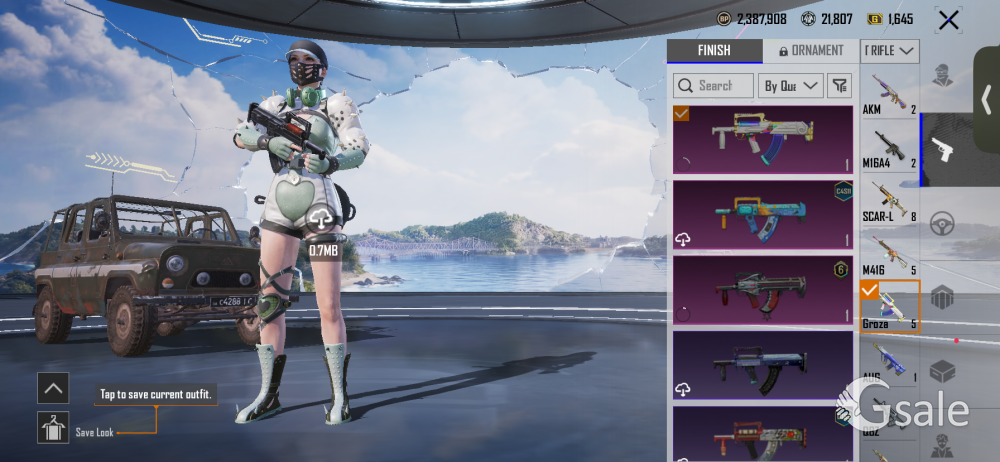Close the inventory screen with the X
The image size is (1000, 462).
point(947,20)
